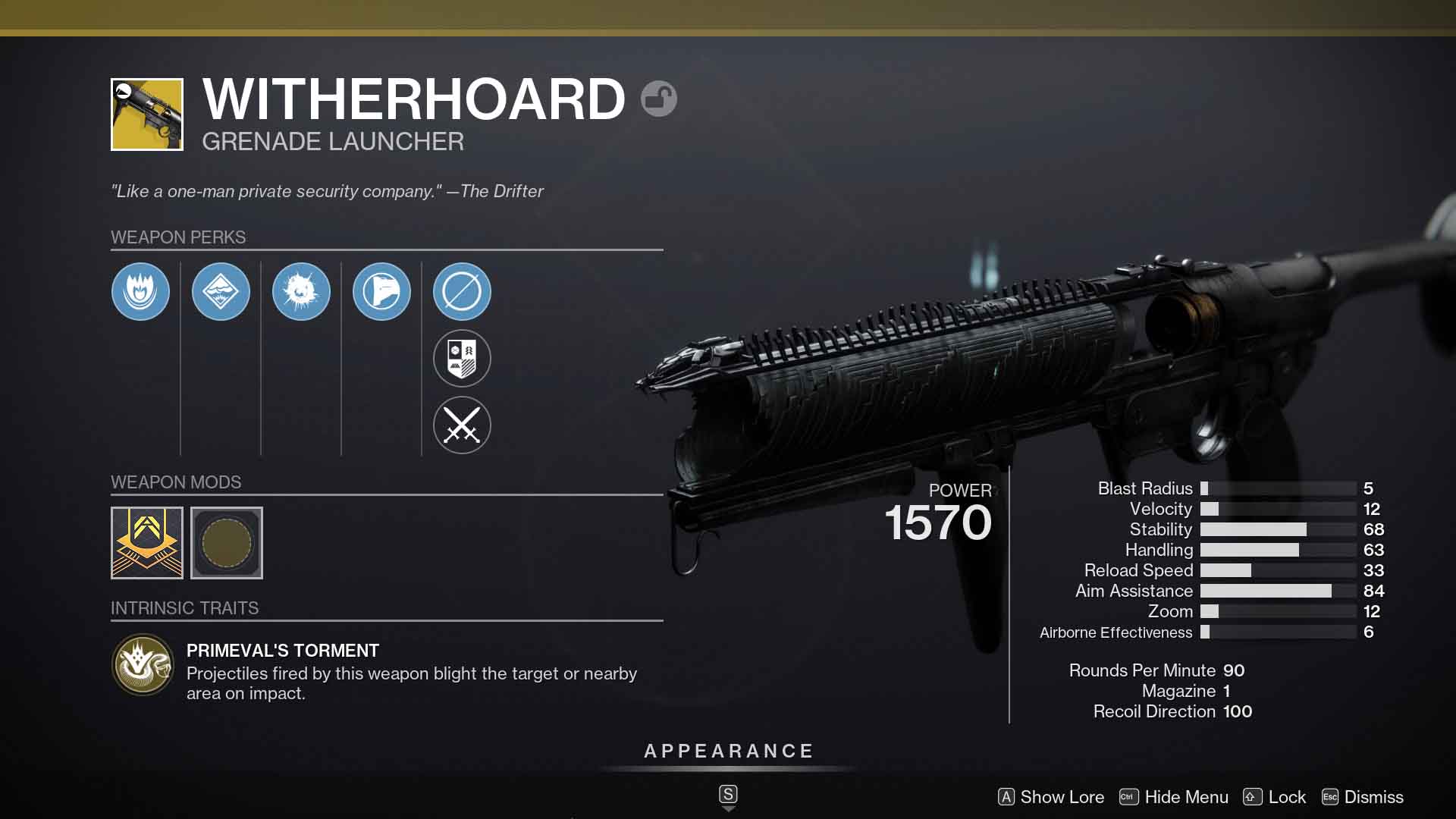
Task: Inspect the catalyst shield icon
Action: coord(462,358)
